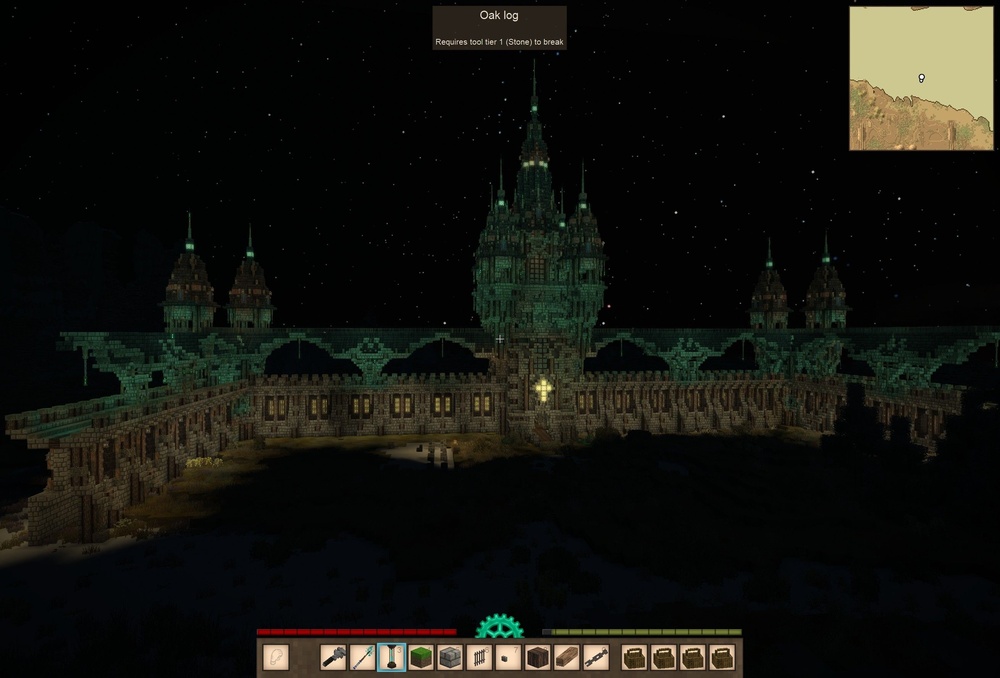The height and width of the screenshot is (678, 1000).
Task: Click the empty offhand slot
Action: pyautogui.click(x=276, y=657)
